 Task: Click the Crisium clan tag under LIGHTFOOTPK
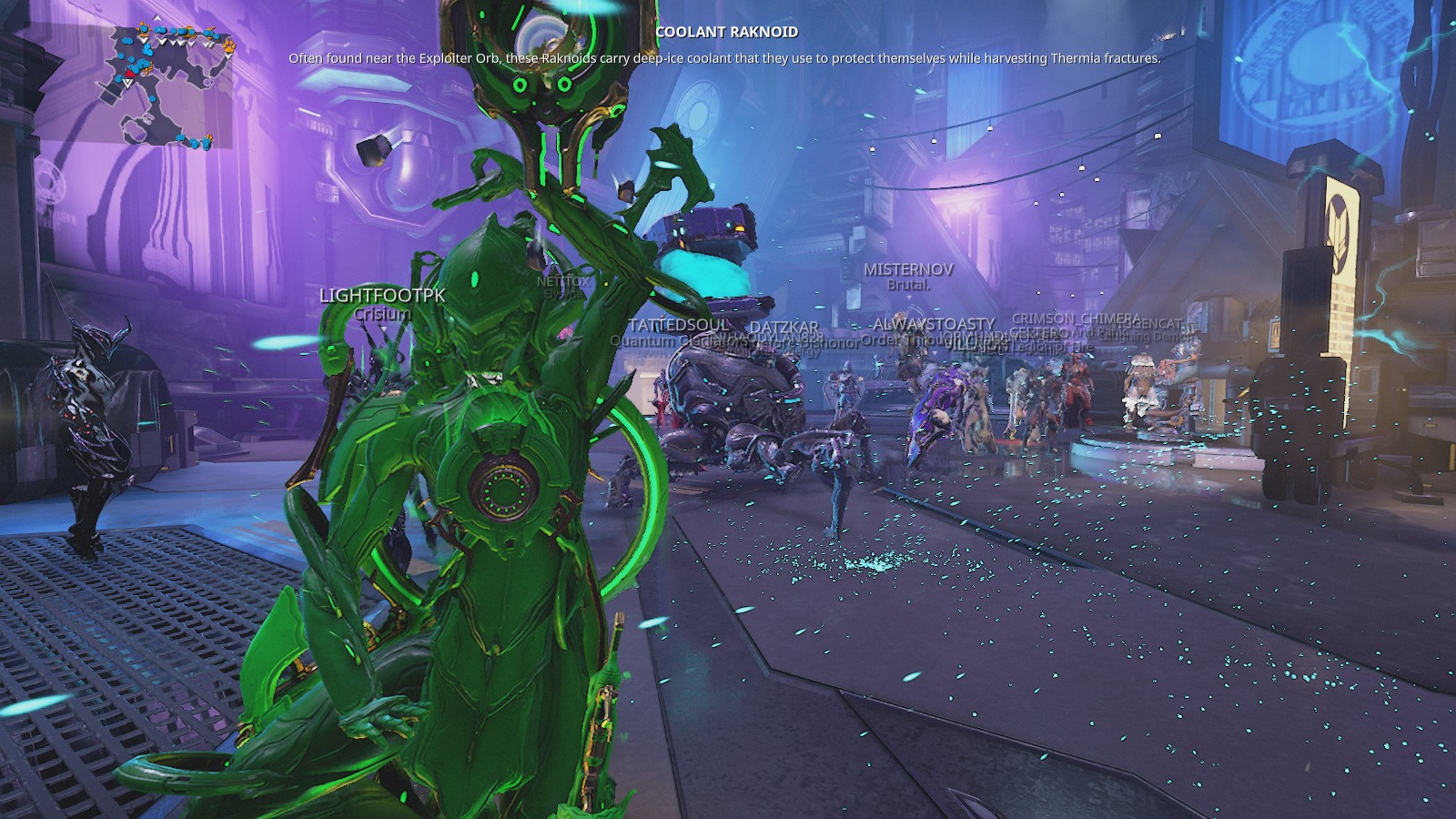(383, 311)
